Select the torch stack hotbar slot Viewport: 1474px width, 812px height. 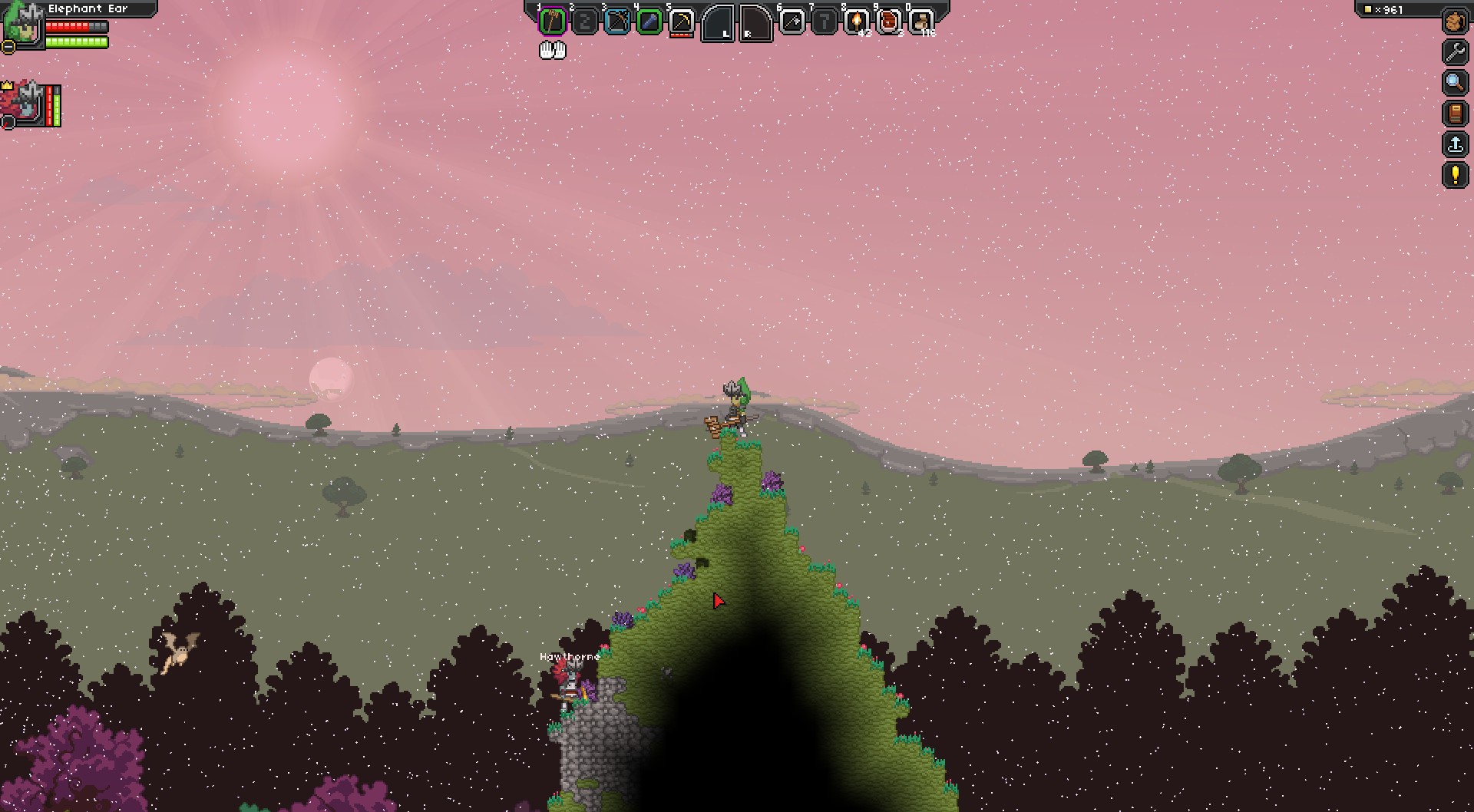click(x=856, y=21)
